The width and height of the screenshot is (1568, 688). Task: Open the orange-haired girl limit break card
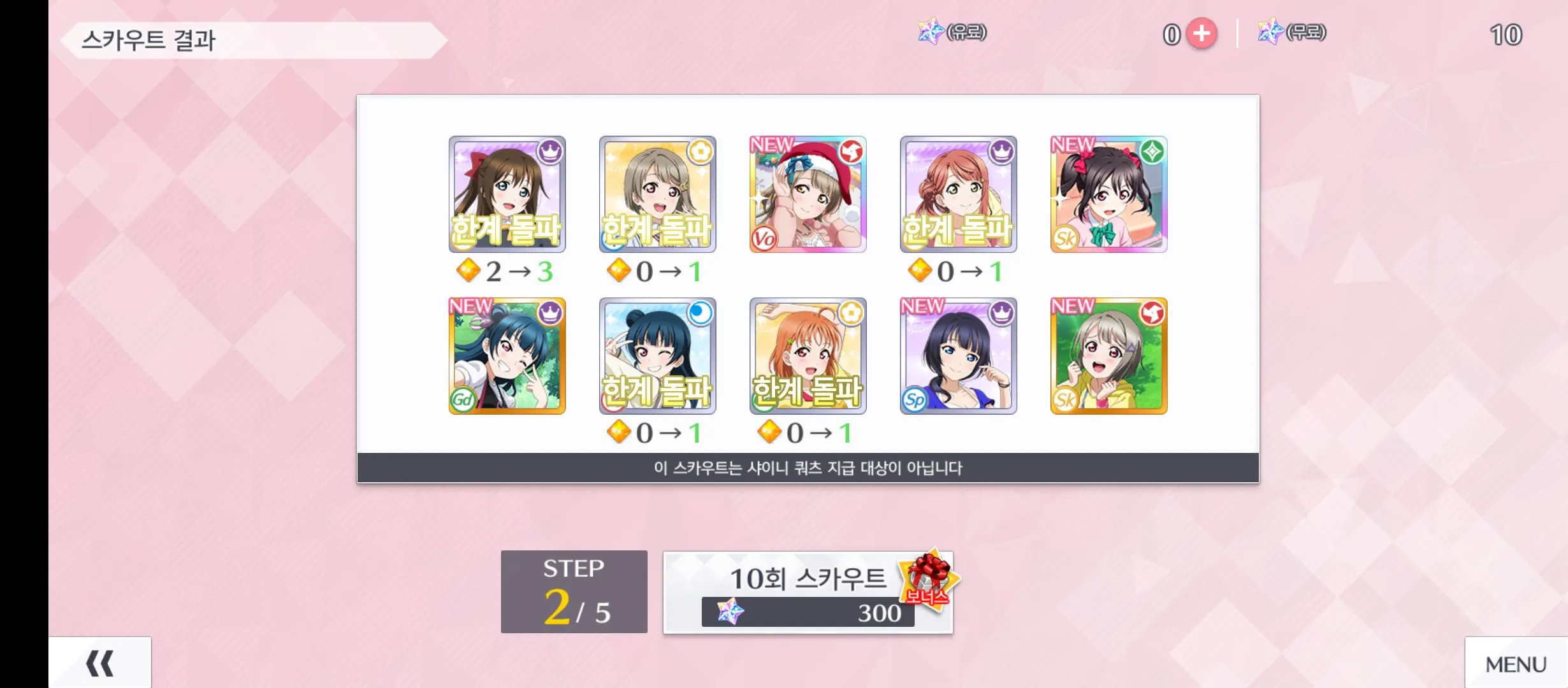point(808,355)
